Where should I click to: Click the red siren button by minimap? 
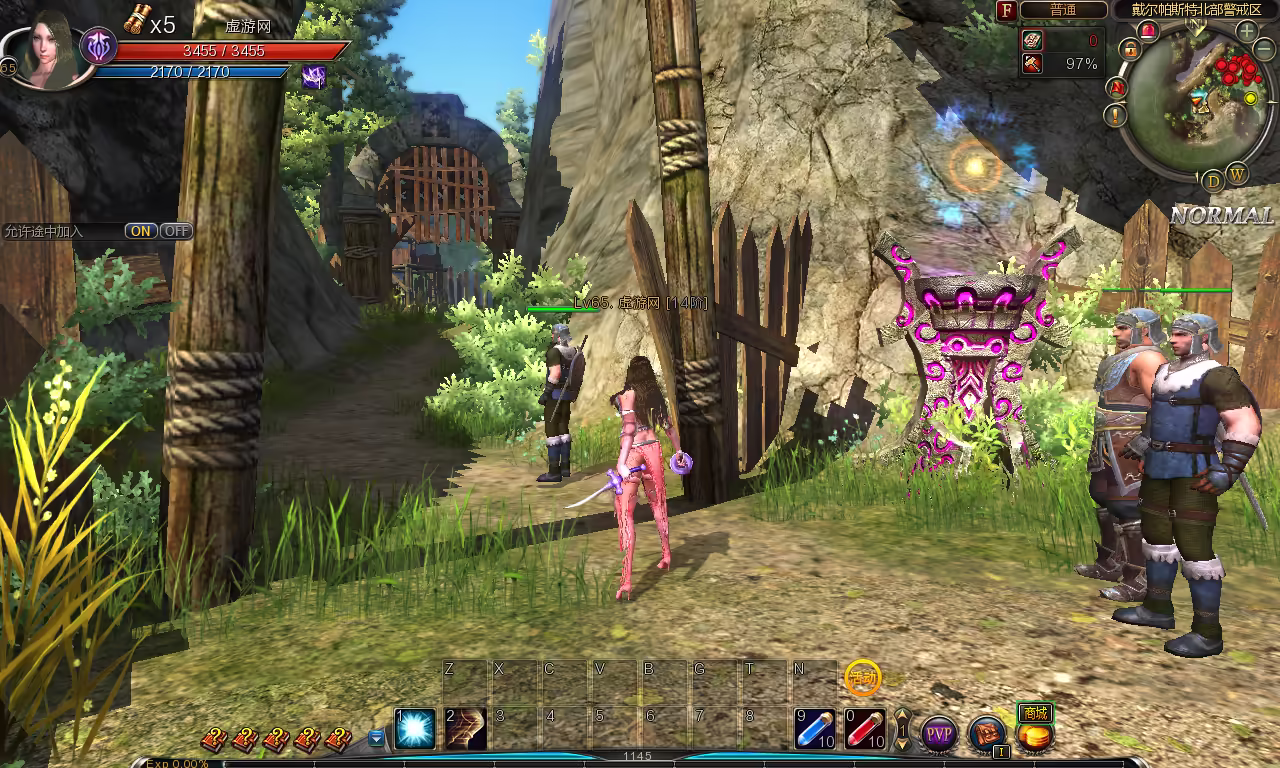[1149, 31]
